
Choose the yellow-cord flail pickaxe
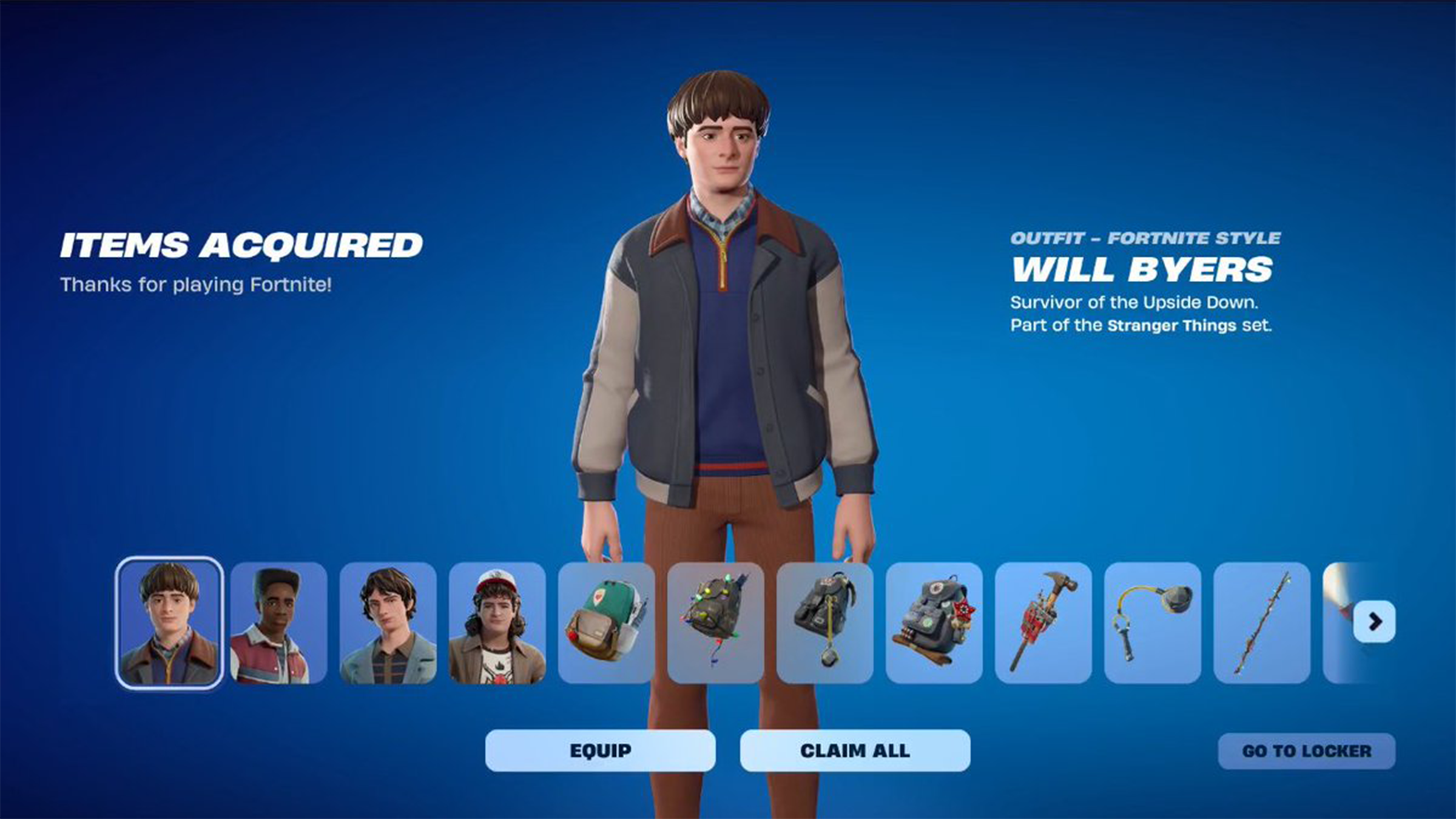tap(1152, 623)
